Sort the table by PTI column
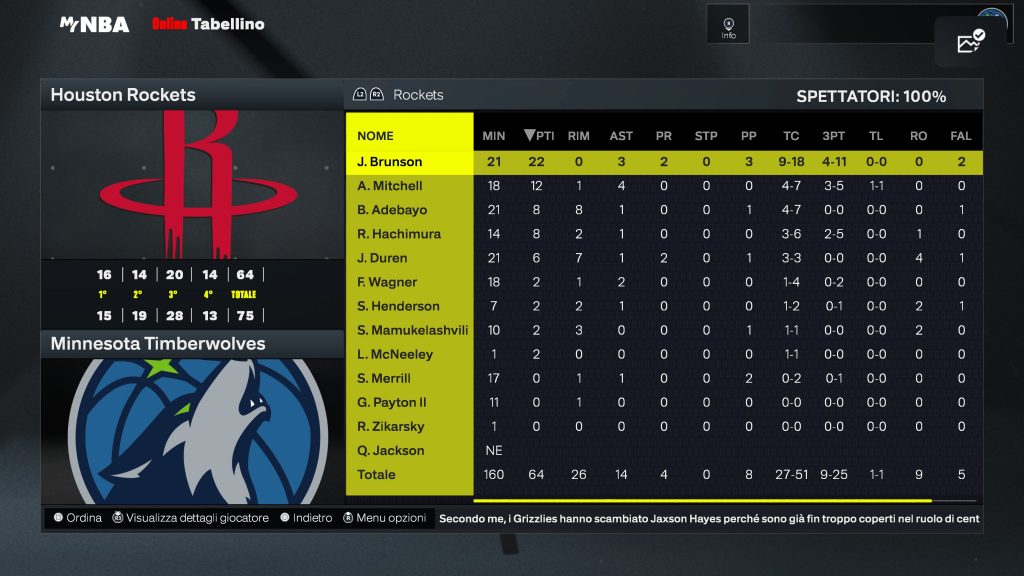The width and height of the screenshot is (1024, 576). pyautogui.click(x=538, y=136)
